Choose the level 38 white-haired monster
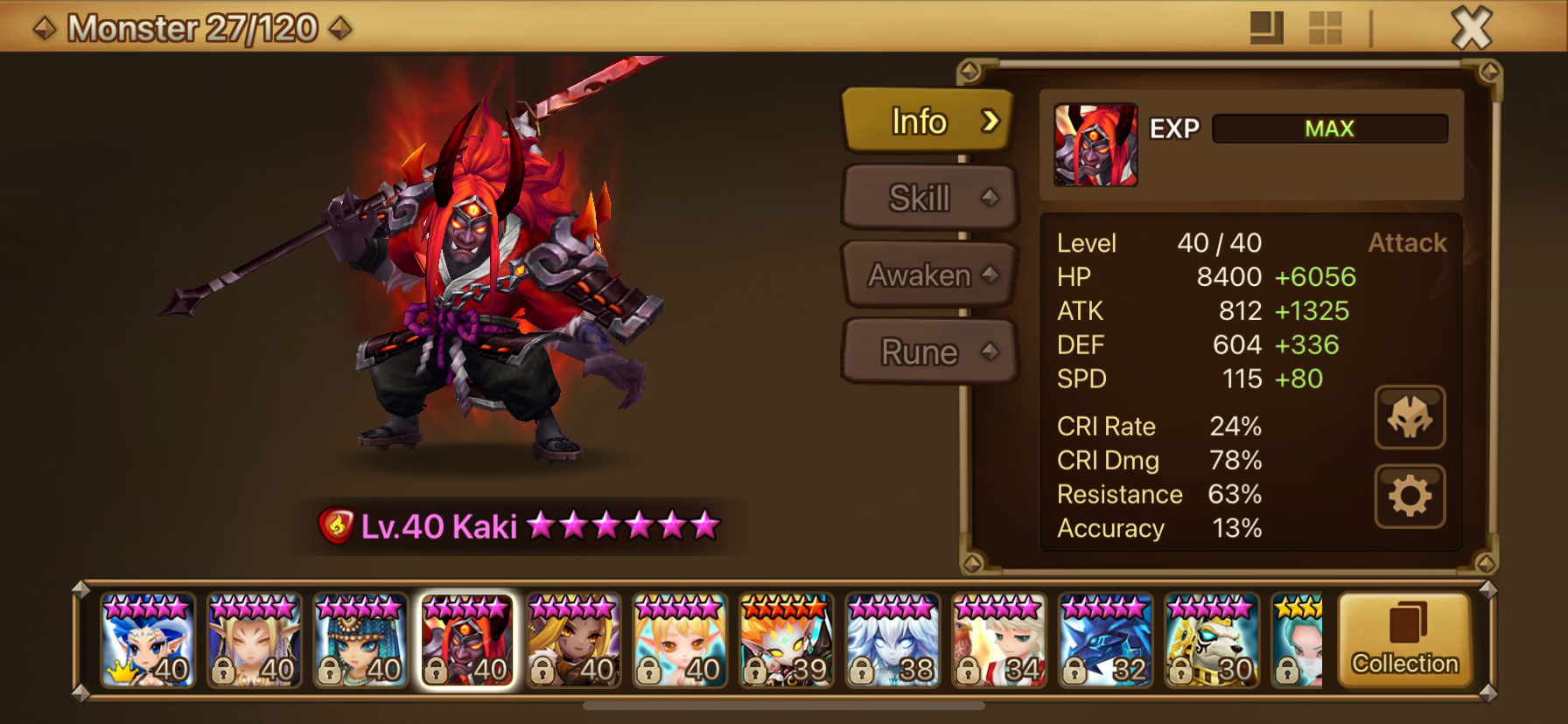 pyautogui.click(x=893, y=641)
